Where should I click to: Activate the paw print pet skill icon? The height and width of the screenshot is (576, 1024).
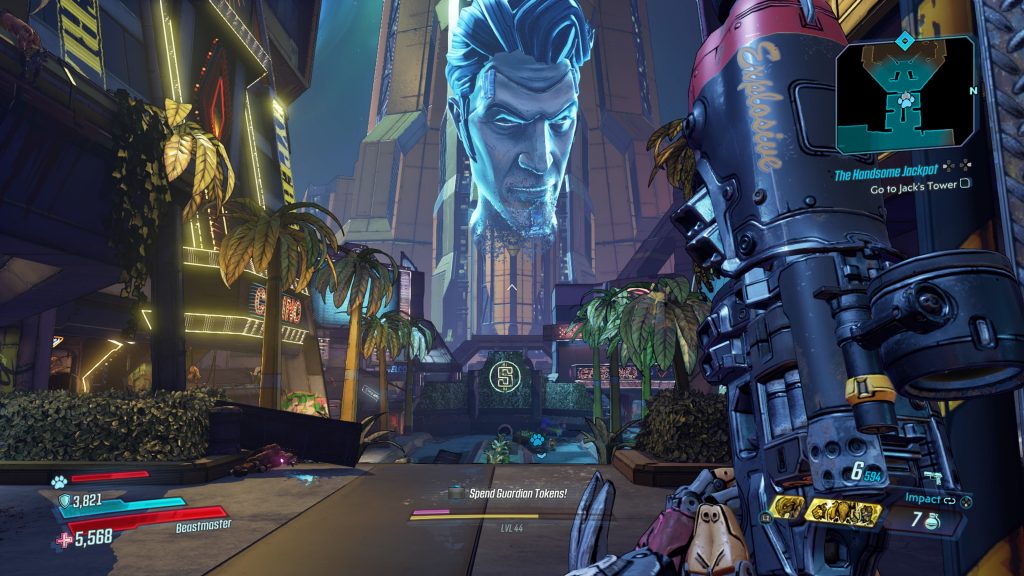point(59,479)
